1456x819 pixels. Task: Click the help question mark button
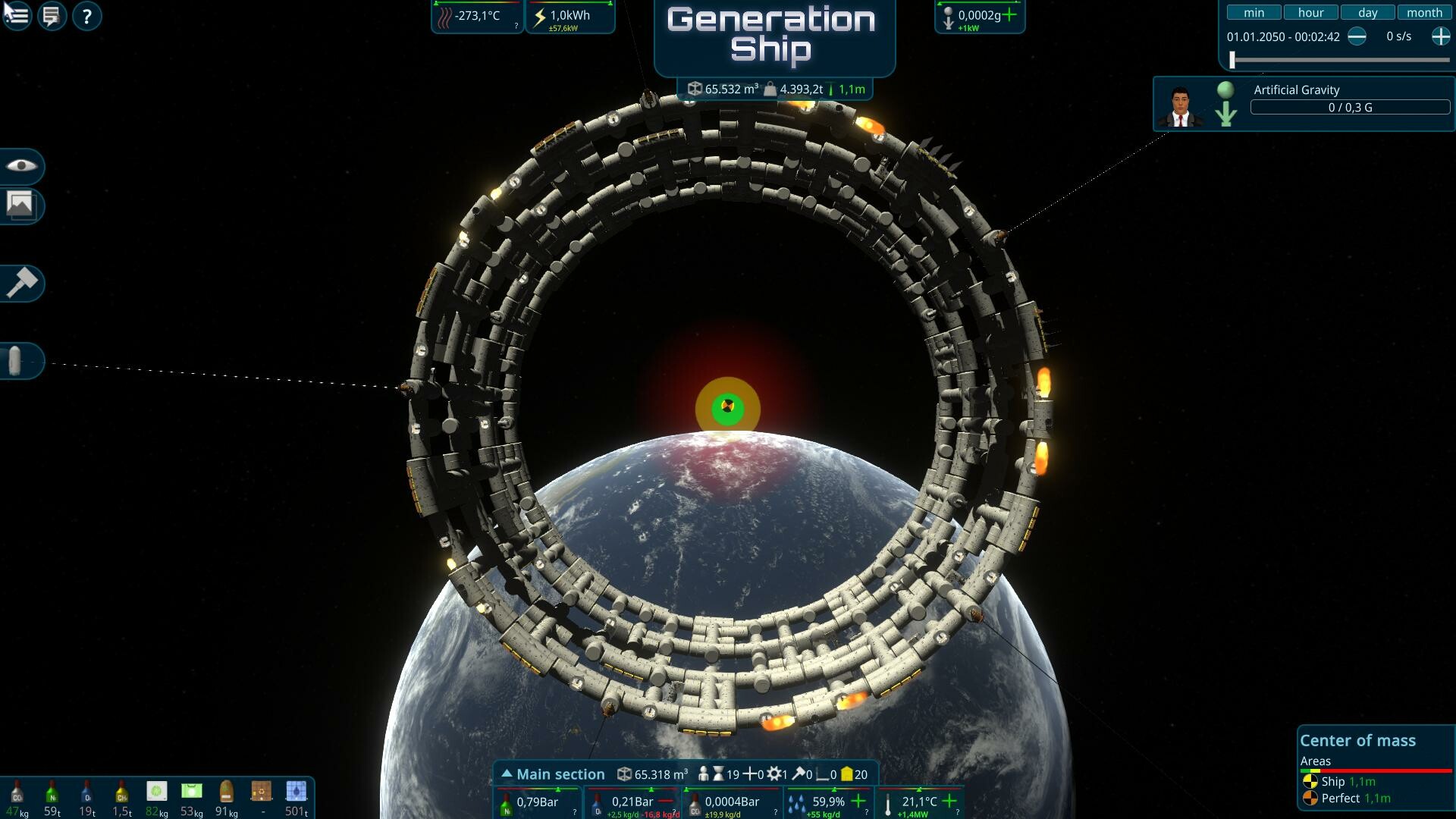point(86,16)
